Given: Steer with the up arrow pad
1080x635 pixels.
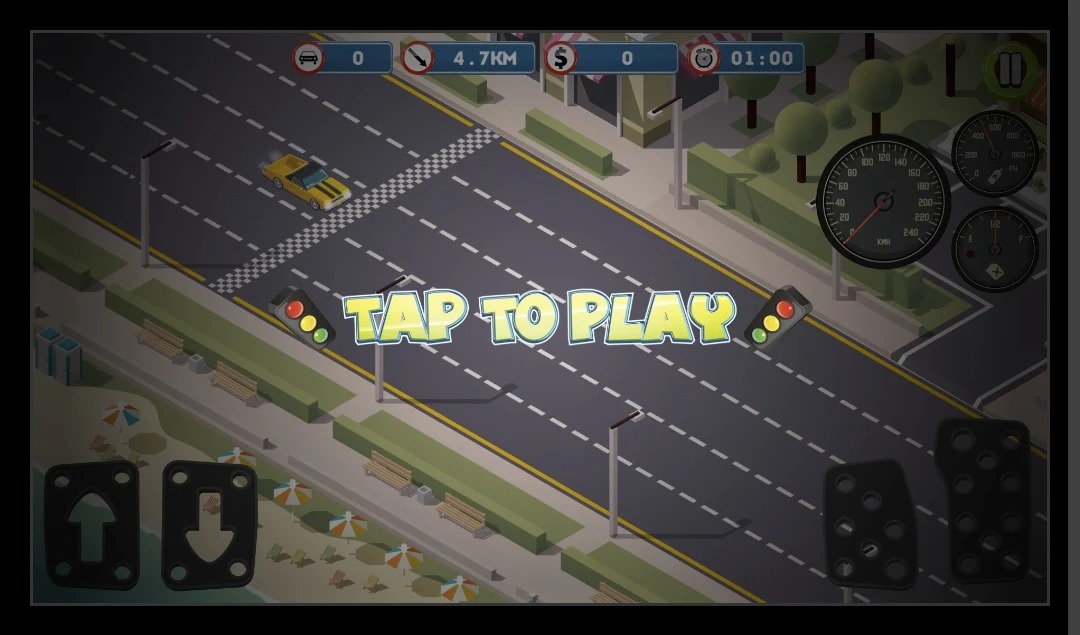Looking at the screenshot, I should point(92,523).
